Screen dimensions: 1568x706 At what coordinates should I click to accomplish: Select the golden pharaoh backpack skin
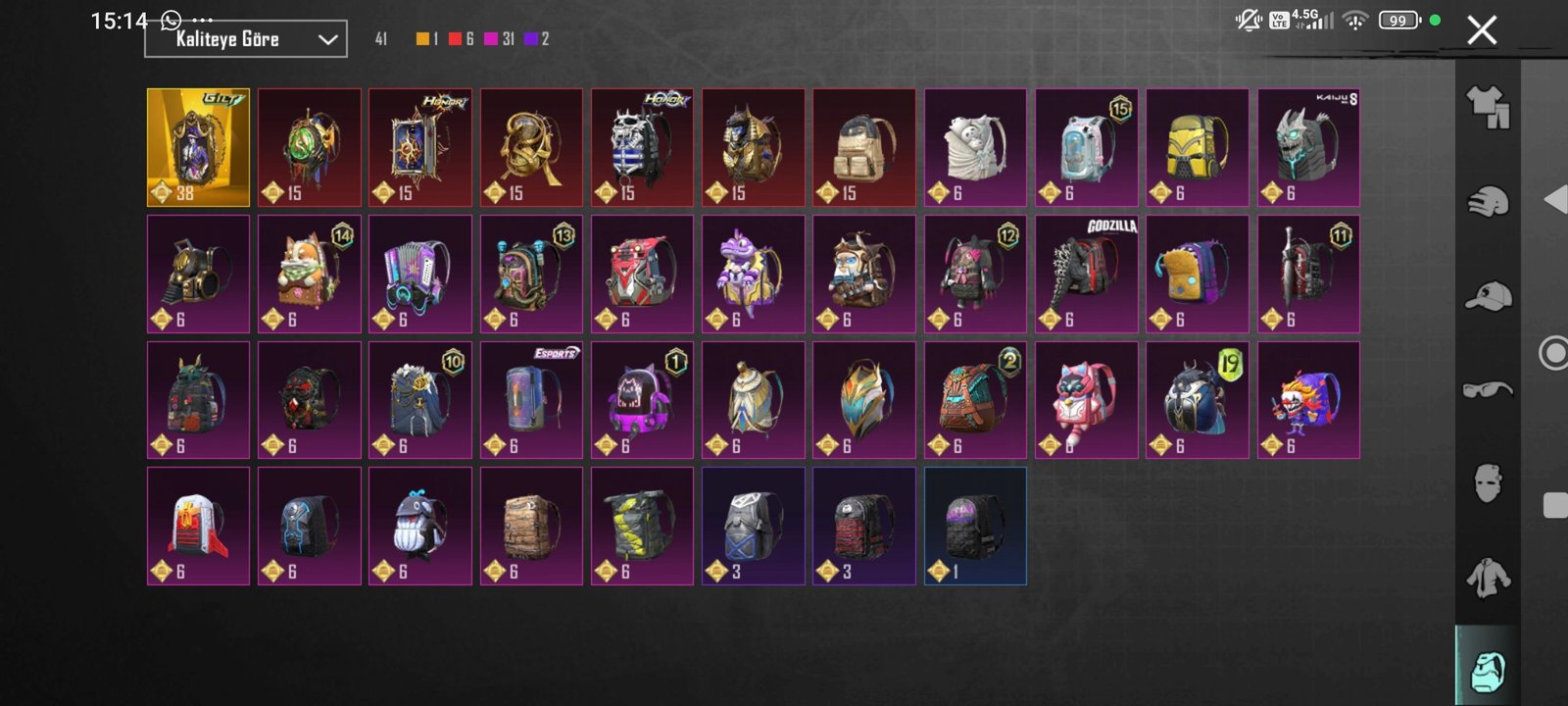753,147
